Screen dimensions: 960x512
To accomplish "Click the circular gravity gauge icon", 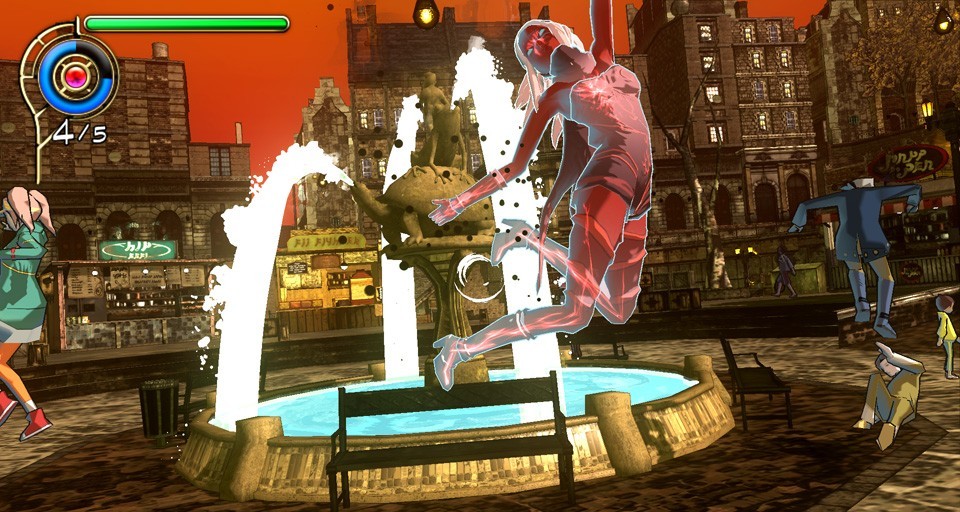I will (76, 74).
